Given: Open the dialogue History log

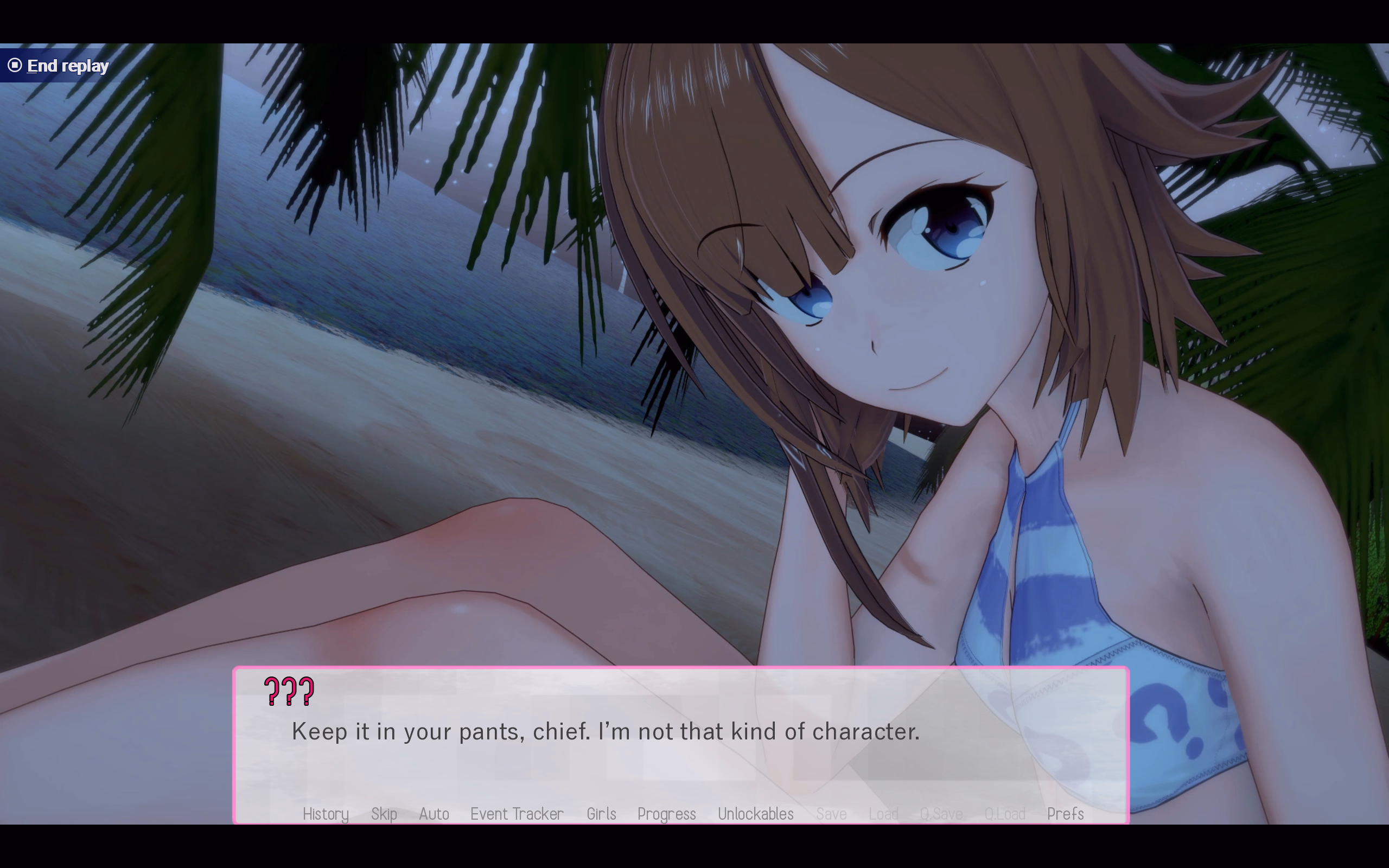Looking at the screenshot, I should click(326, 814).
